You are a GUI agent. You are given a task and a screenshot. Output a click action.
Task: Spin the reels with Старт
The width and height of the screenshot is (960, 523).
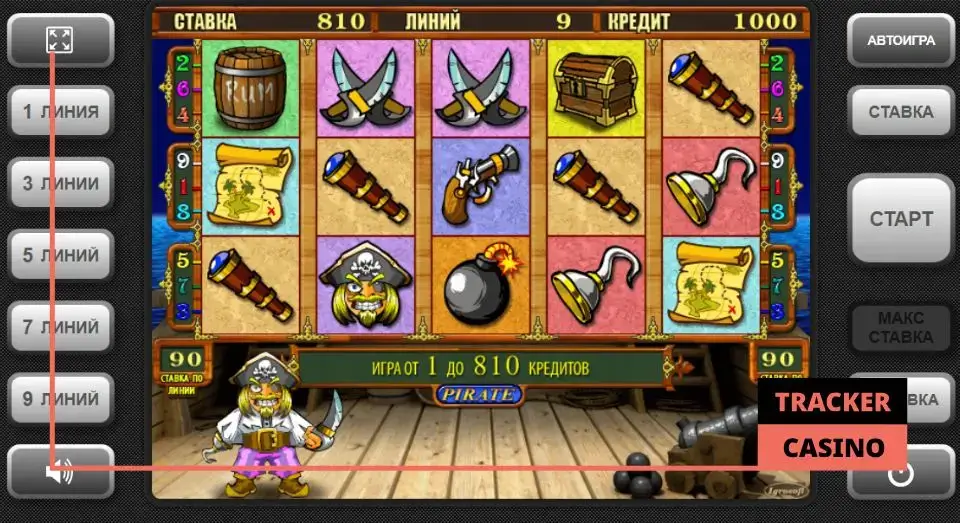point(900,219)
